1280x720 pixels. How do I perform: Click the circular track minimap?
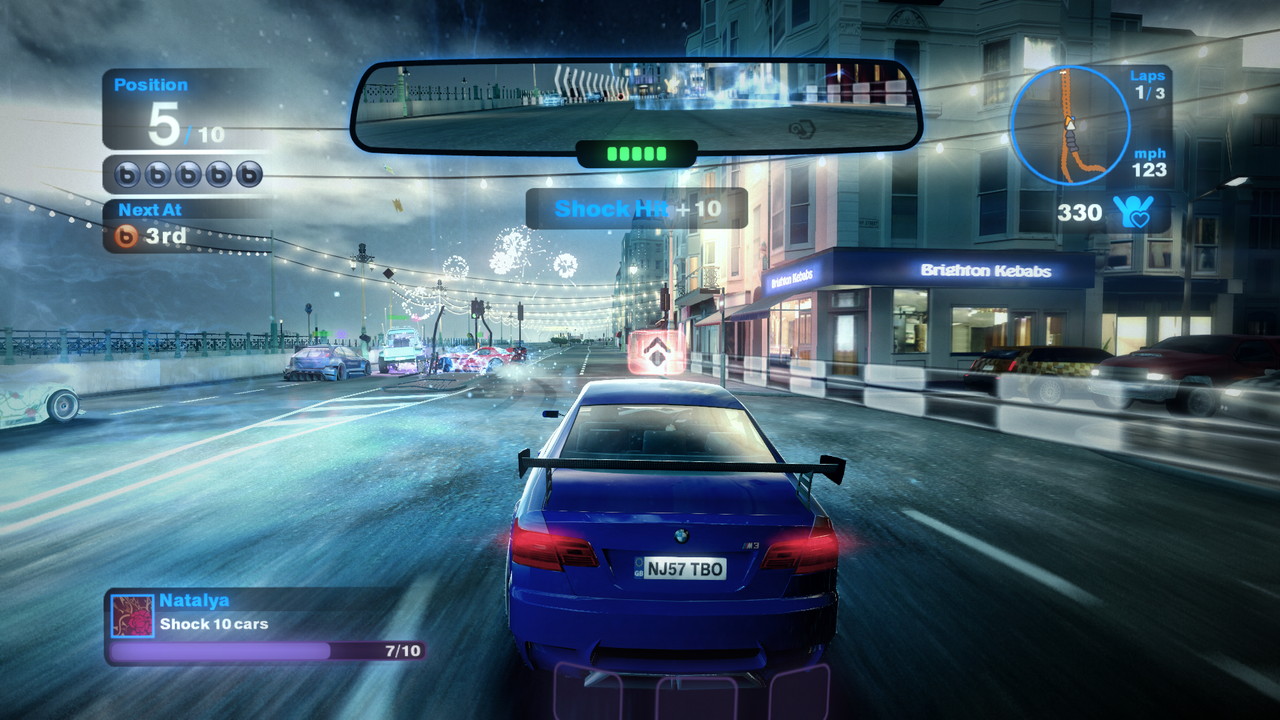pos(1069,125)
